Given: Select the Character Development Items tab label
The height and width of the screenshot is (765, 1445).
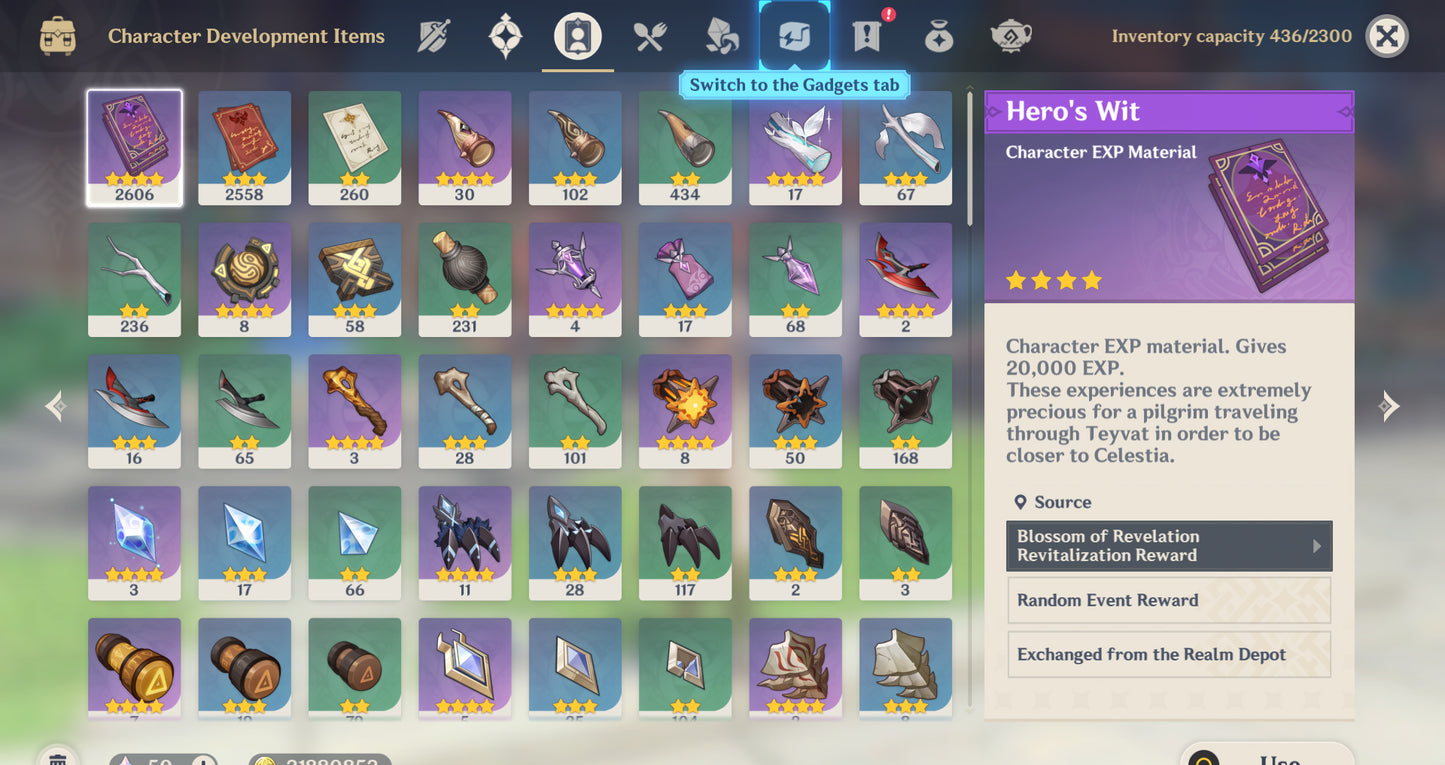Looking at the screenshot, I should tap(246, 36).
